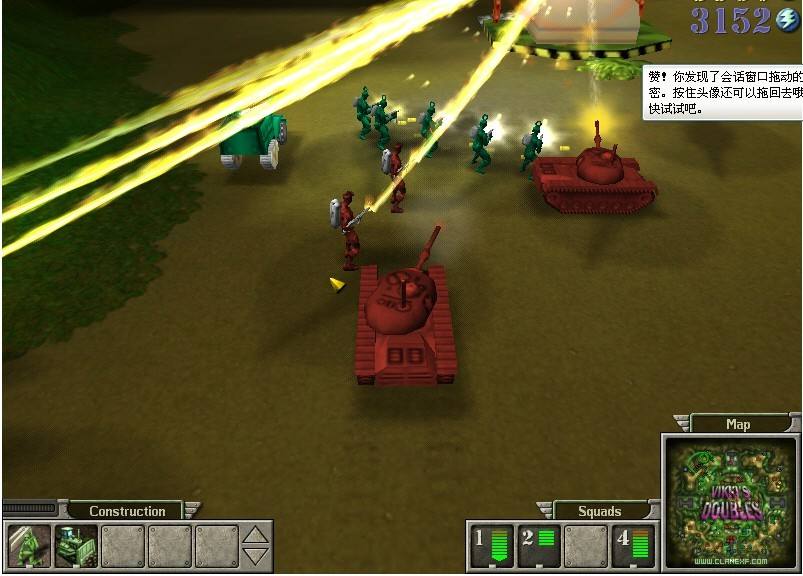Click the construction list up arrow
This screenshot has width=803, height=576.
pyautogui.click(x=257, y=535)
